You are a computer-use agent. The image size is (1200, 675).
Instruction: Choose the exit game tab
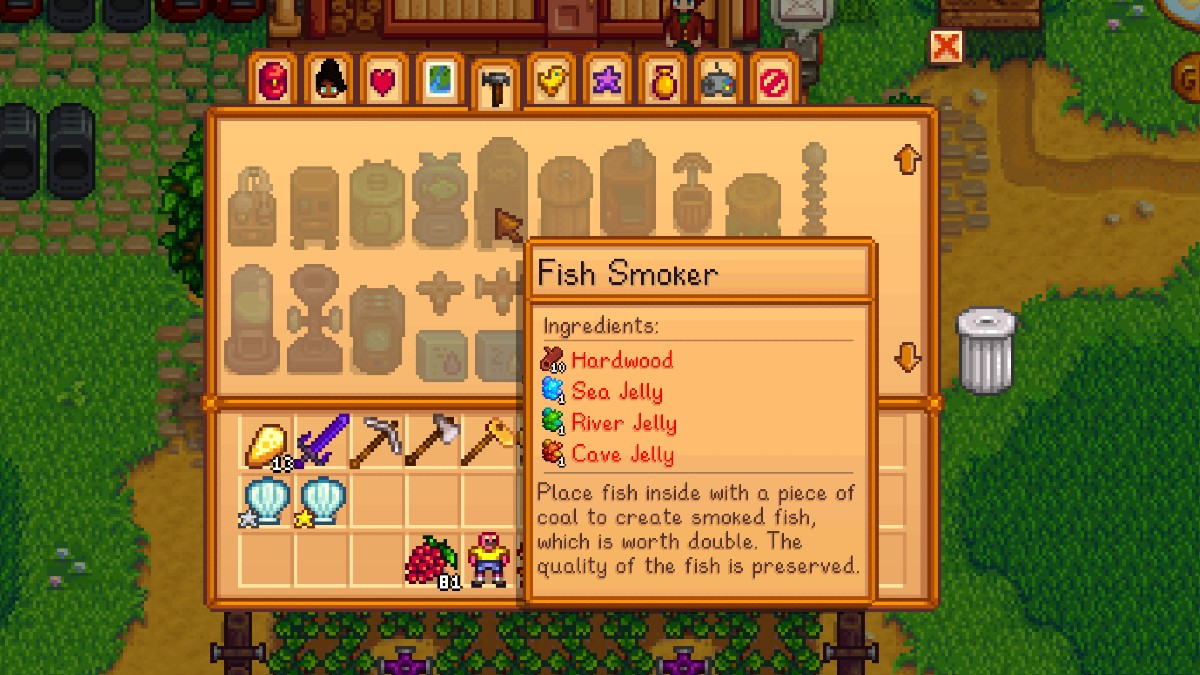[x=774, y=82]
